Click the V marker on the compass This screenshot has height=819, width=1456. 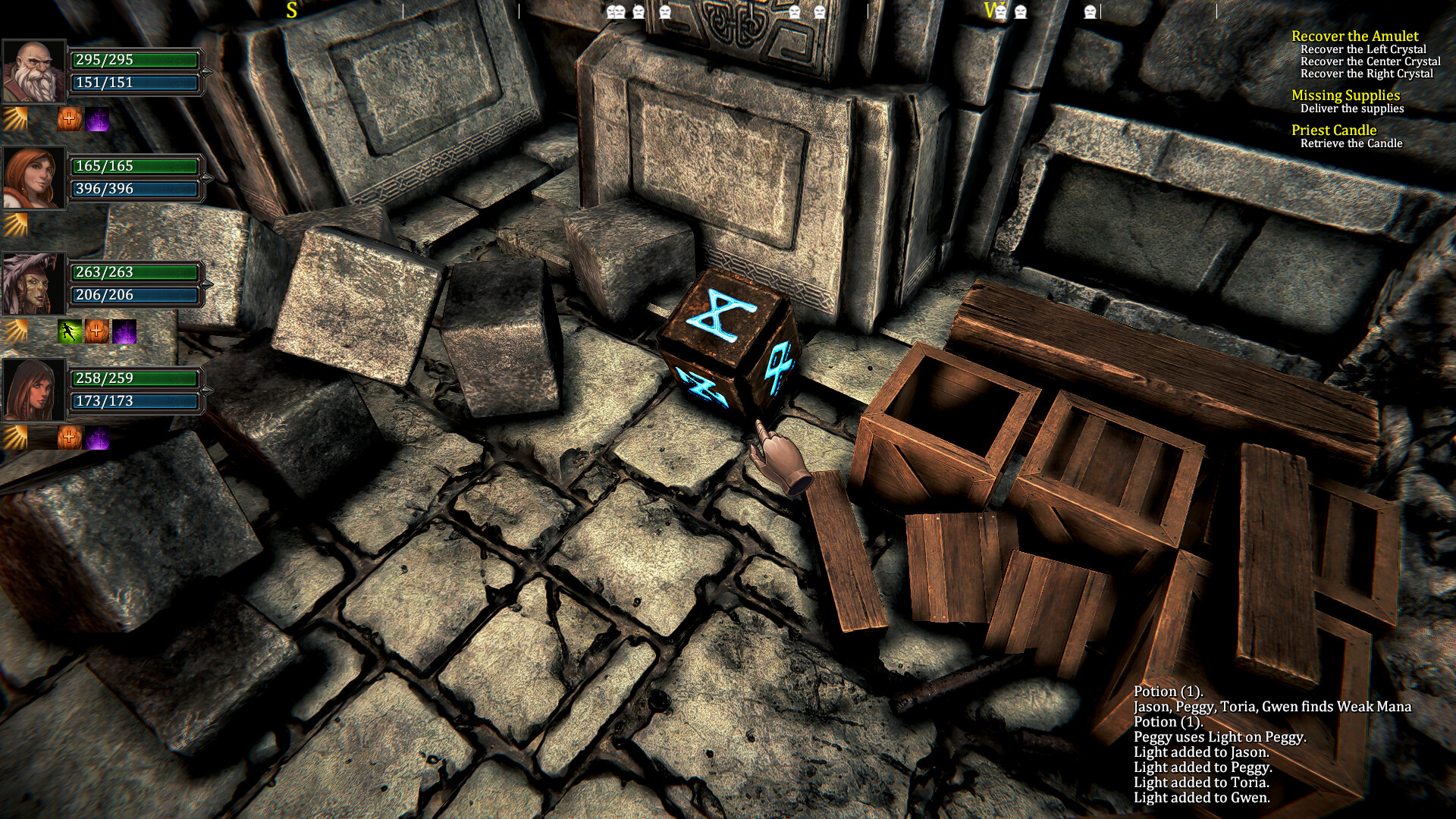tap(990, 11)
